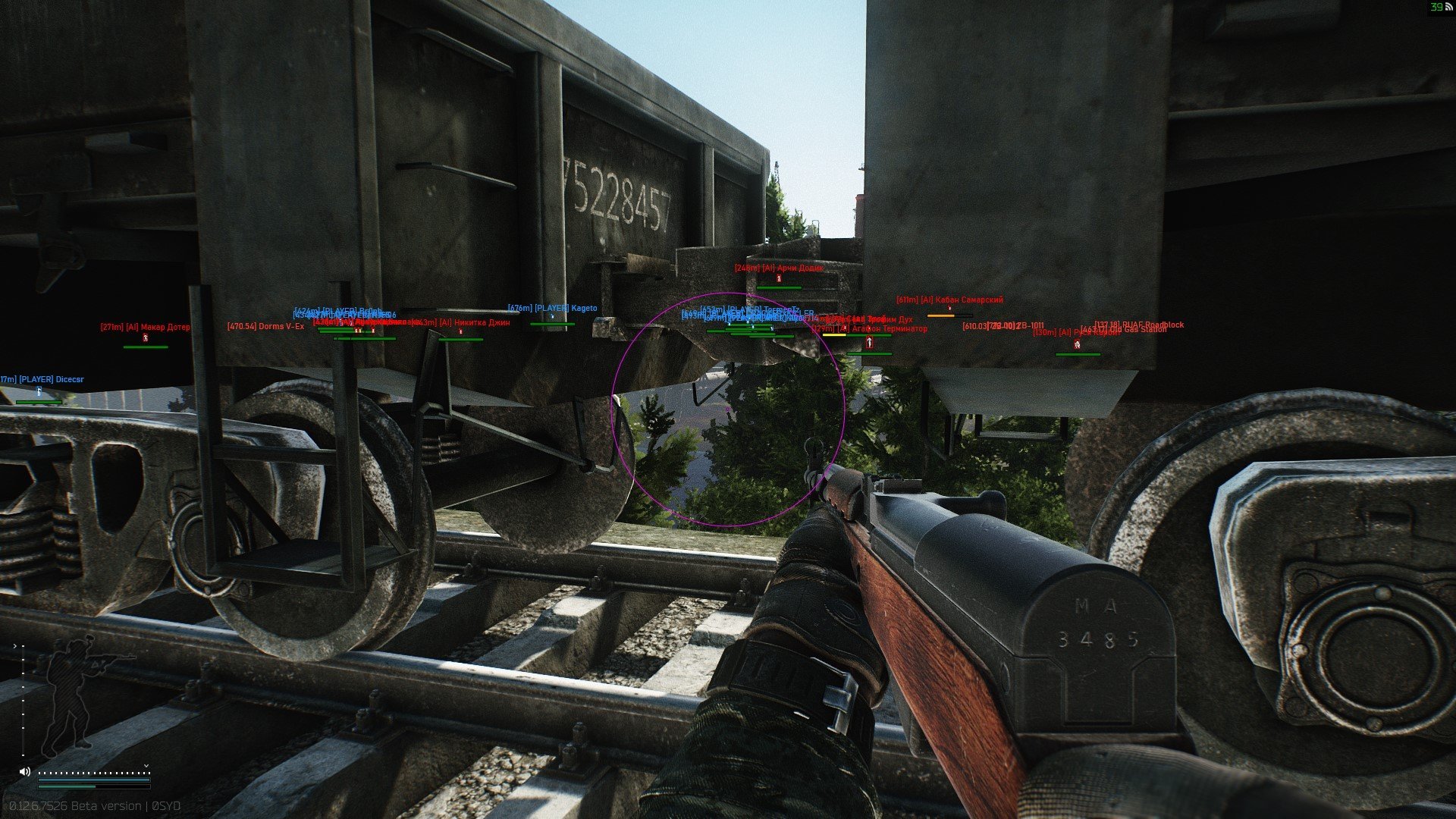This screenshot has height=819, width=1456.
Task: Click the dotted movement speed scale
Action: coord(94,773)
